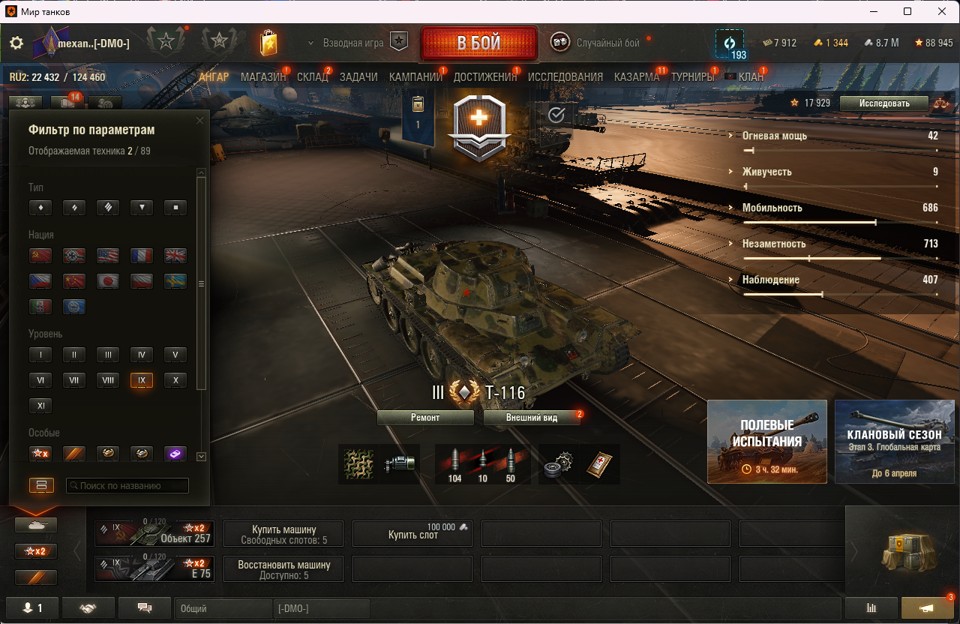
Task: Start battle with the В БОЙ button
Action: click(x=478, y=43)
